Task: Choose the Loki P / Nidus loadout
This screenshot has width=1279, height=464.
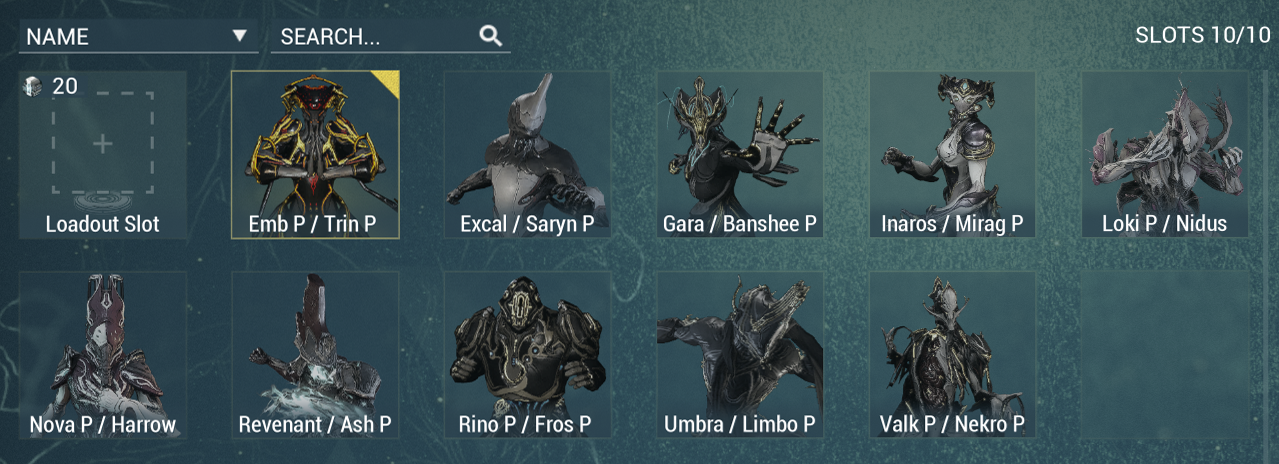Action: click(x=1164, y=154)
